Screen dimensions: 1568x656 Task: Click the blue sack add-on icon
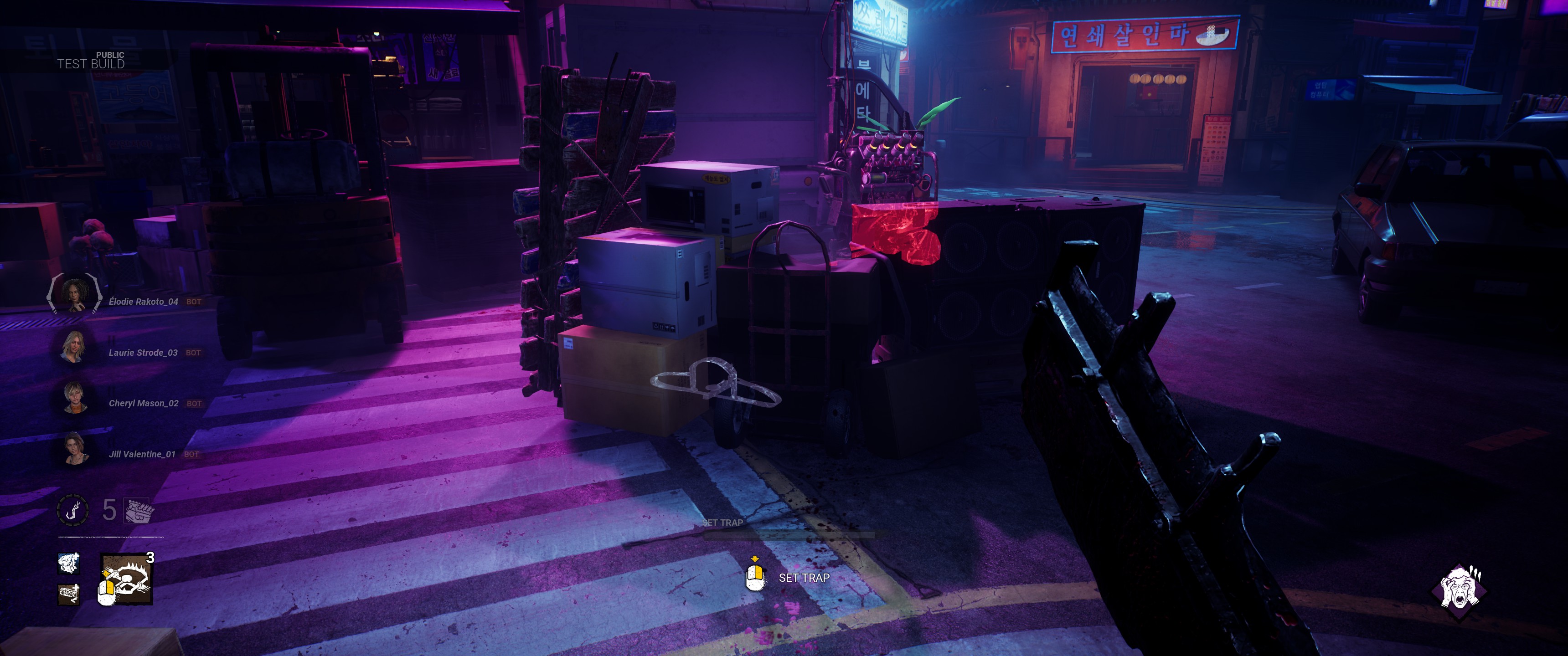[x=69, y=563]
